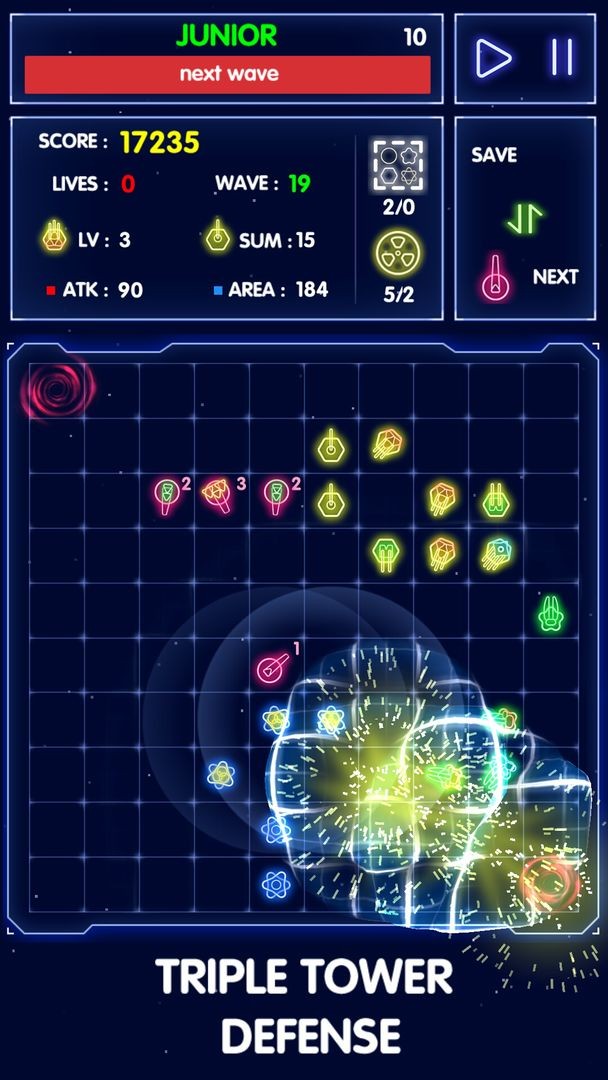Pause the game with the pause icon

(x=561, y=58)
